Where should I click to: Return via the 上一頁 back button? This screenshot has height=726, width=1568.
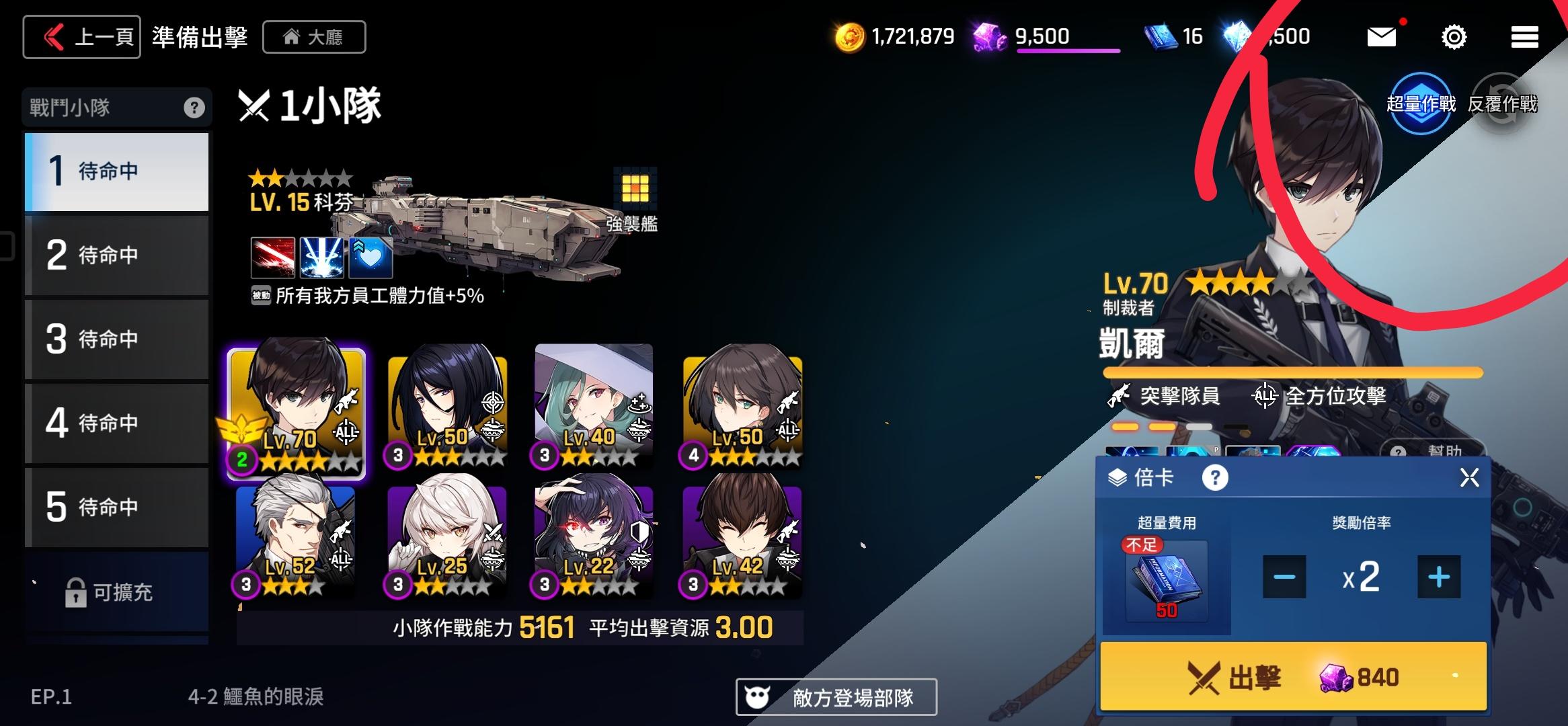coord(81,36)
